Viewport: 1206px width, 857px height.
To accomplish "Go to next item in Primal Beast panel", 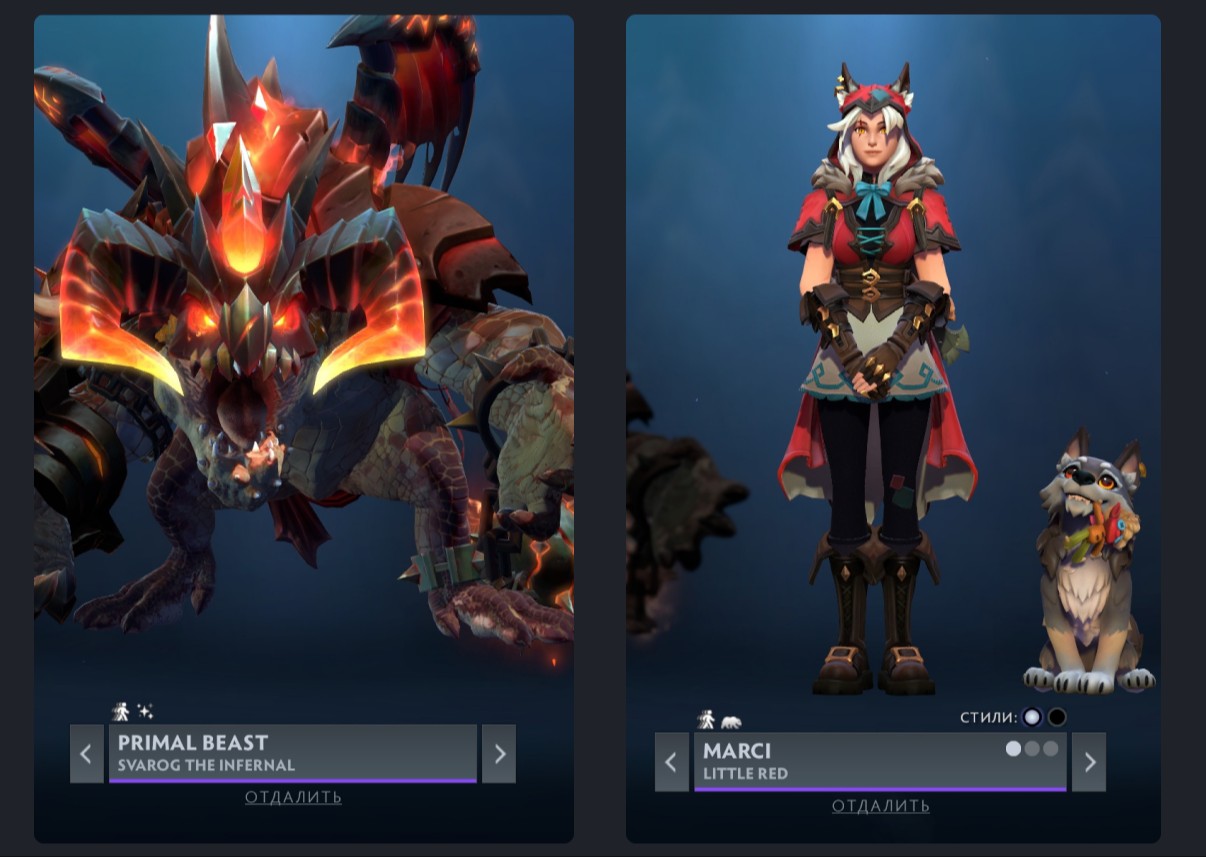I will click(499, 753).
